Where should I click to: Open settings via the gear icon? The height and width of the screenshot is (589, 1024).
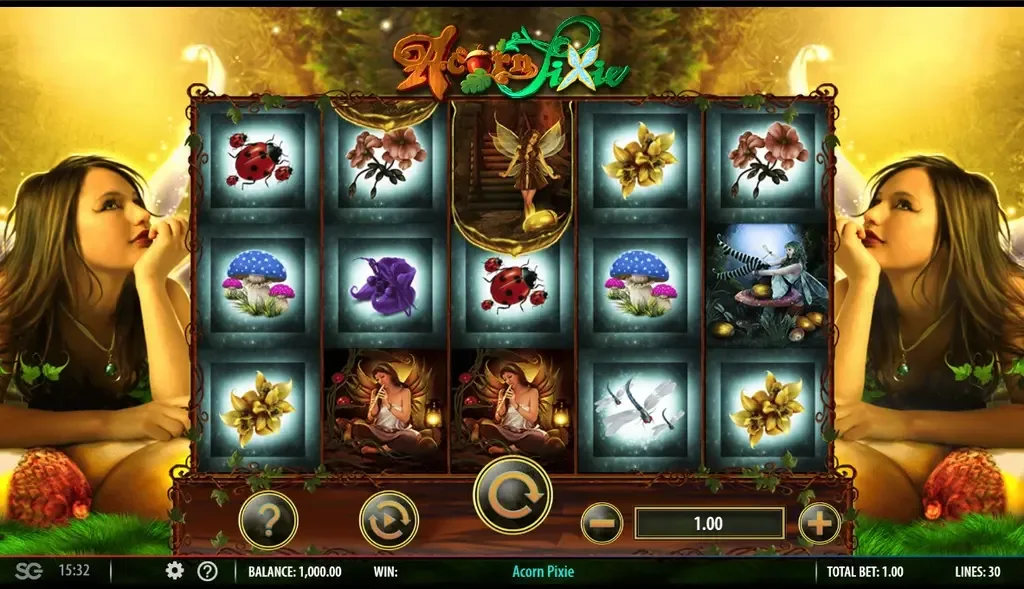[x=175, y=571]
